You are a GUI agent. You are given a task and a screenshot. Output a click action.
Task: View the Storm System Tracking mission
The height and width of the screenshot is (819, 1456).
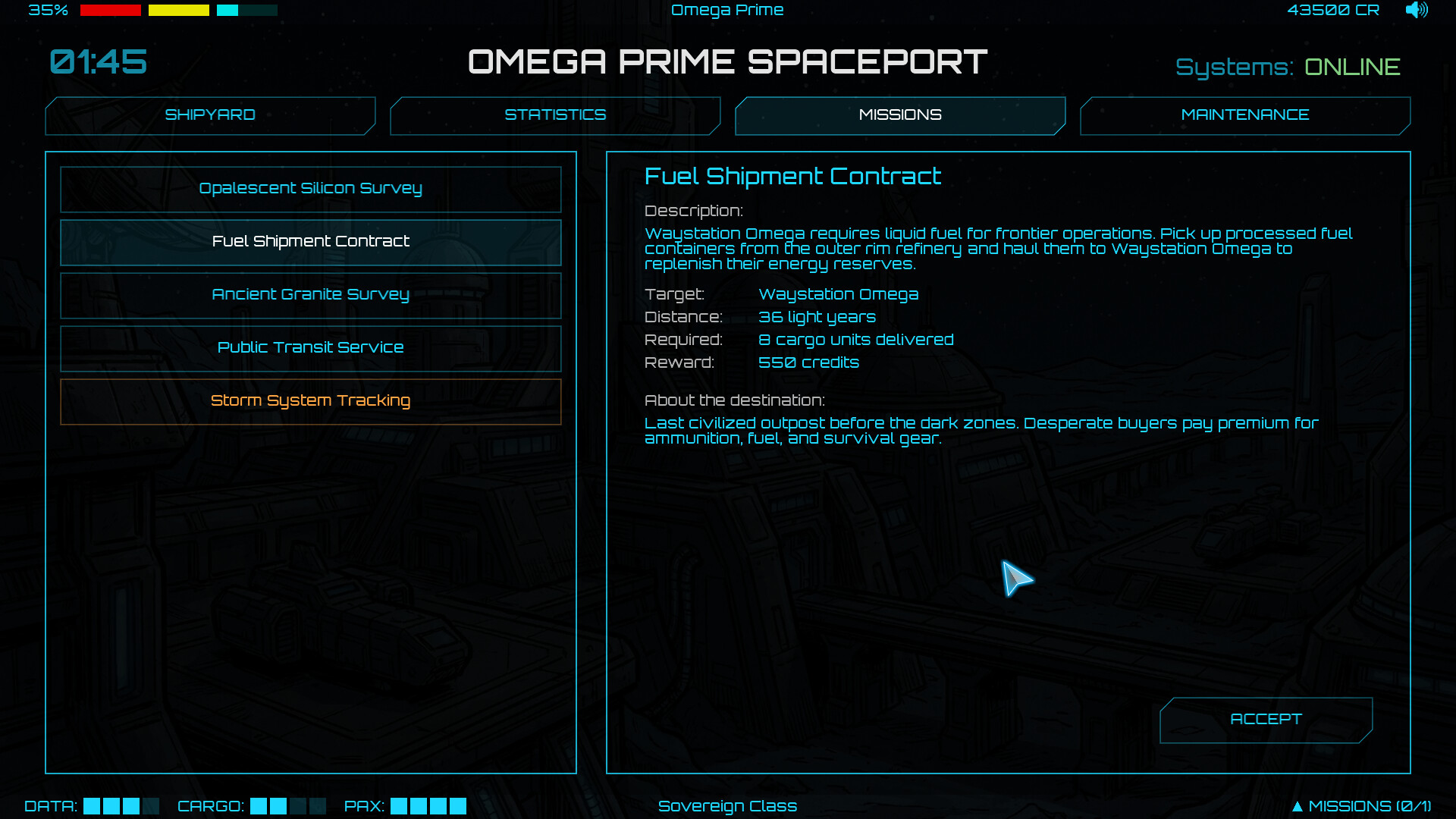click(310, 401)
